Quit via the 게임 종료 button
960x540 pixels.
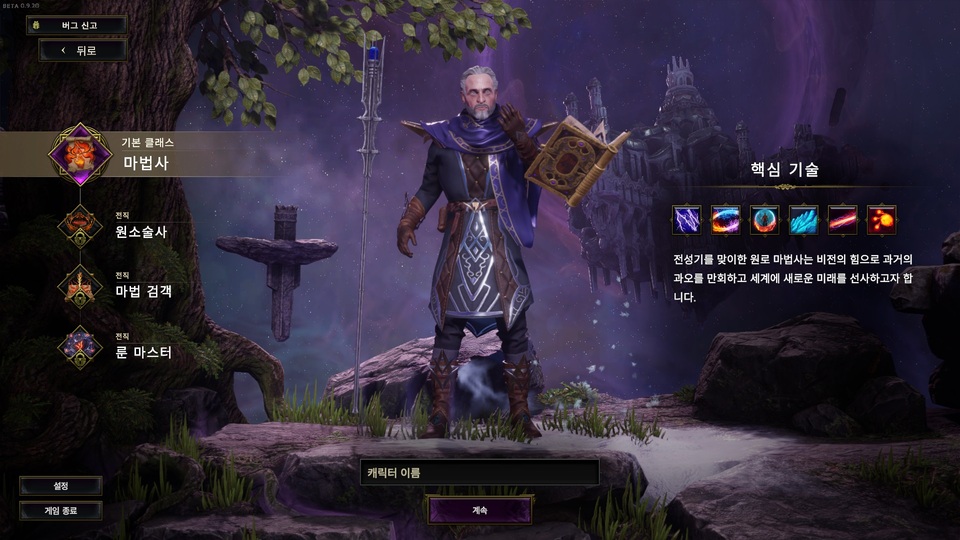(61, 510)
